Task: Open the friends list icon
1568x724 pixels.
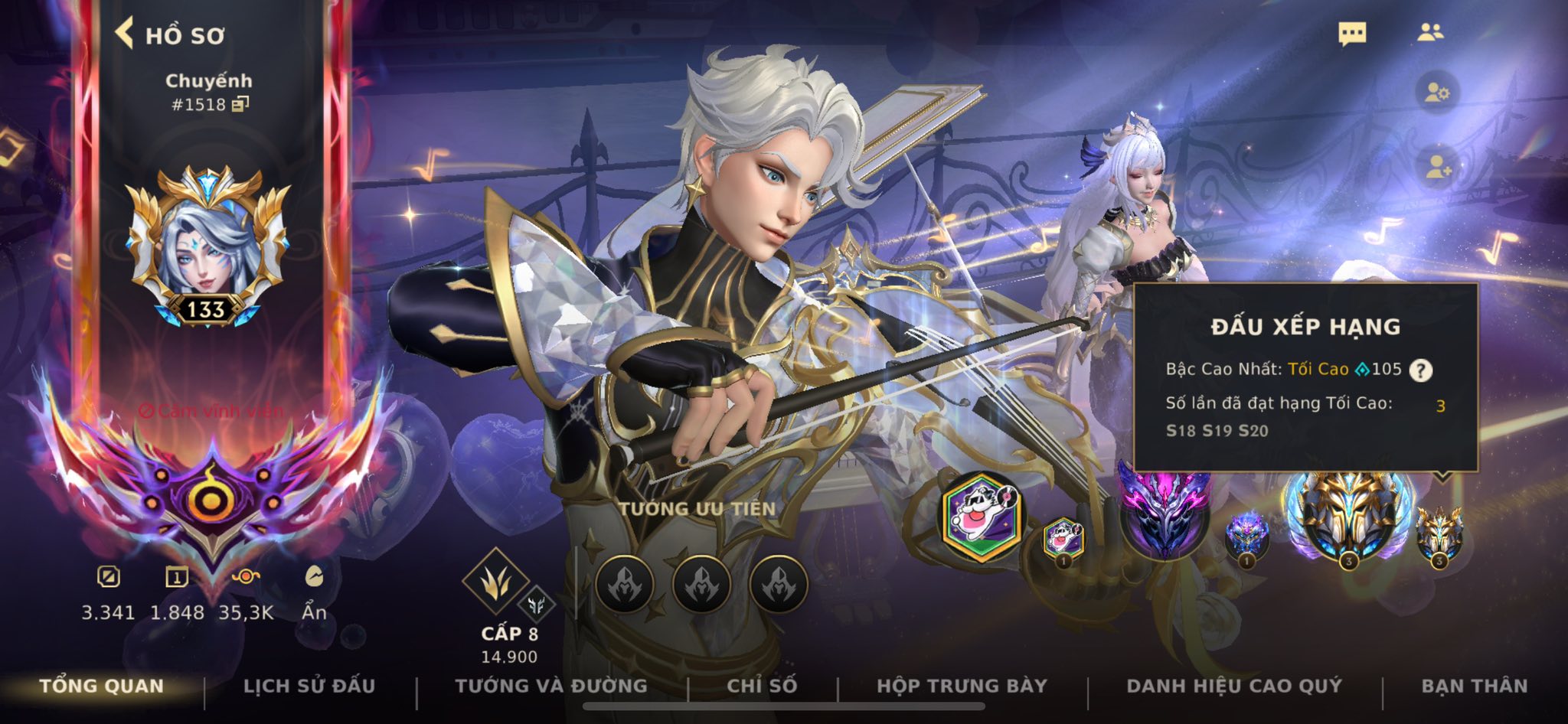Action: (1429, 32)
